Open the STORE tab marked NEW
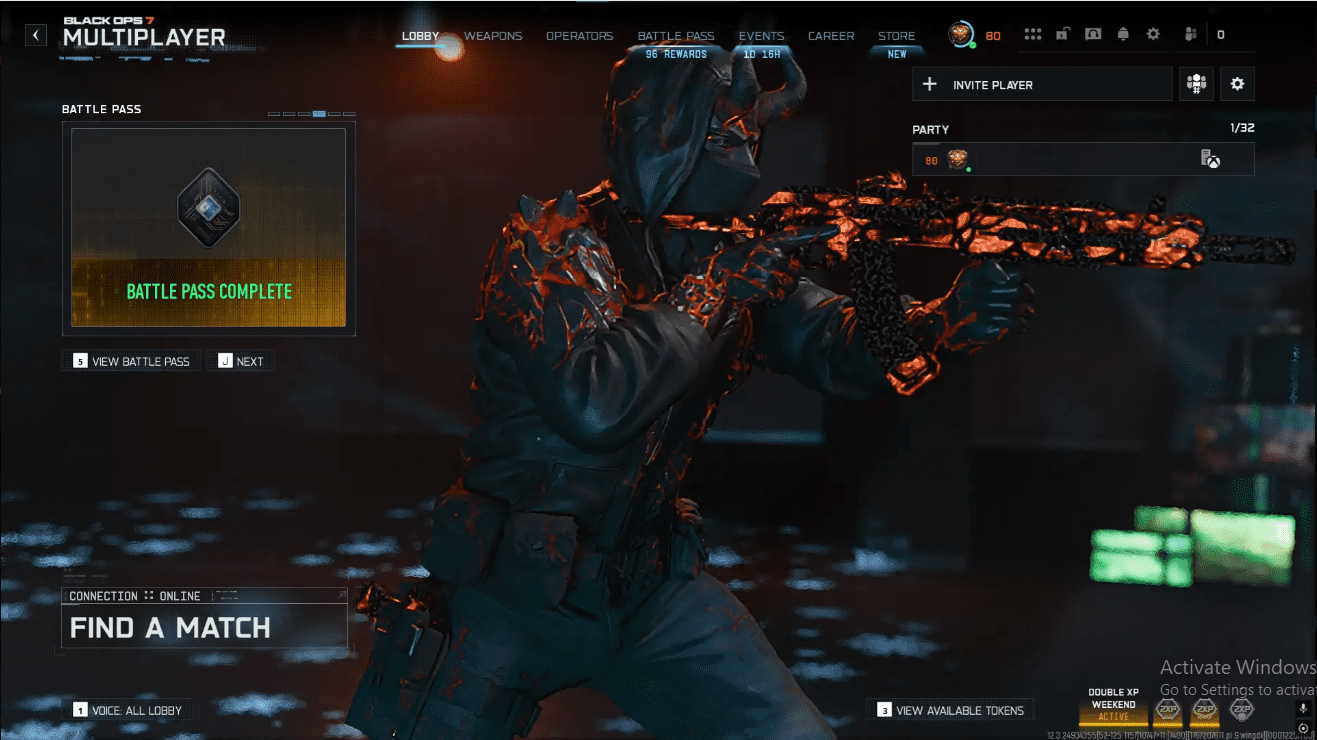The width and height of the screenshot is (1317, 740). tap(896, 35)
